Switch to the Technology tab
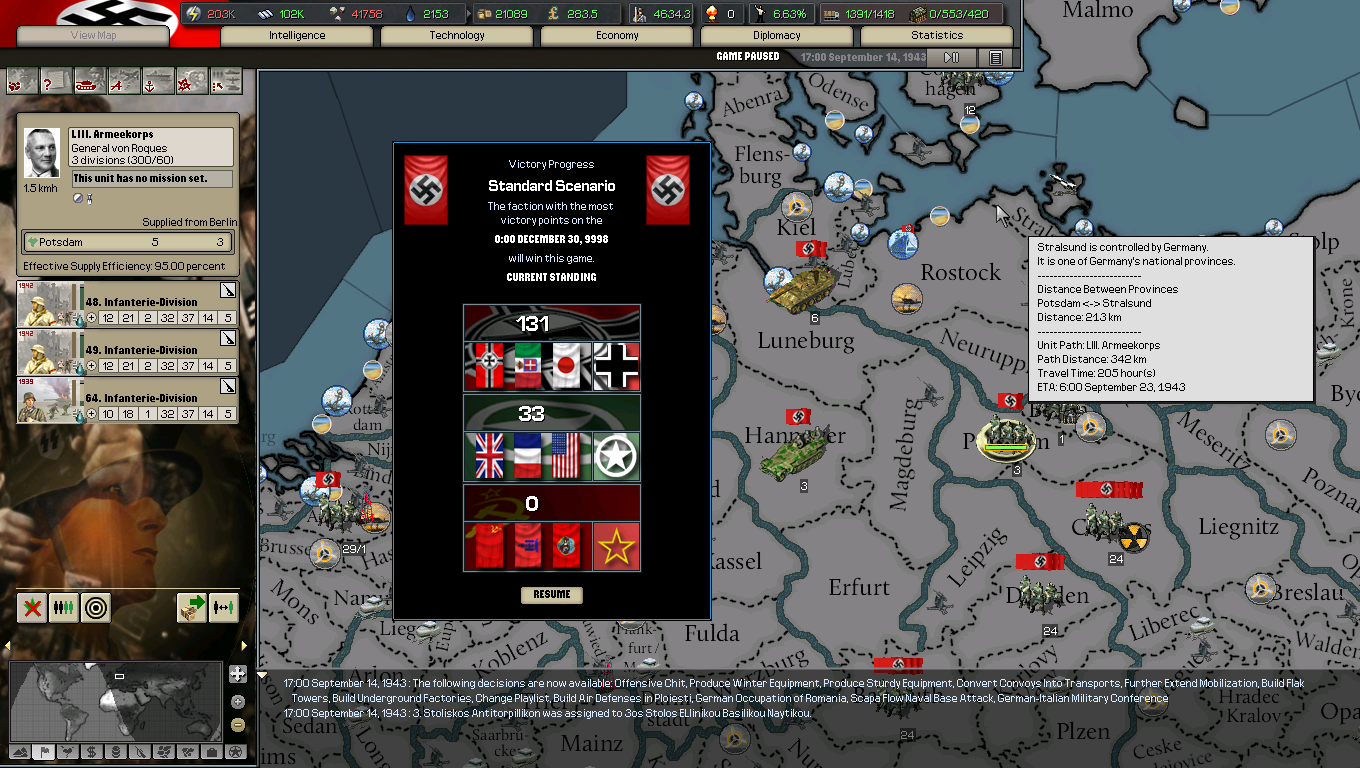Screen dimensions: 1360x768 (457, 34)
